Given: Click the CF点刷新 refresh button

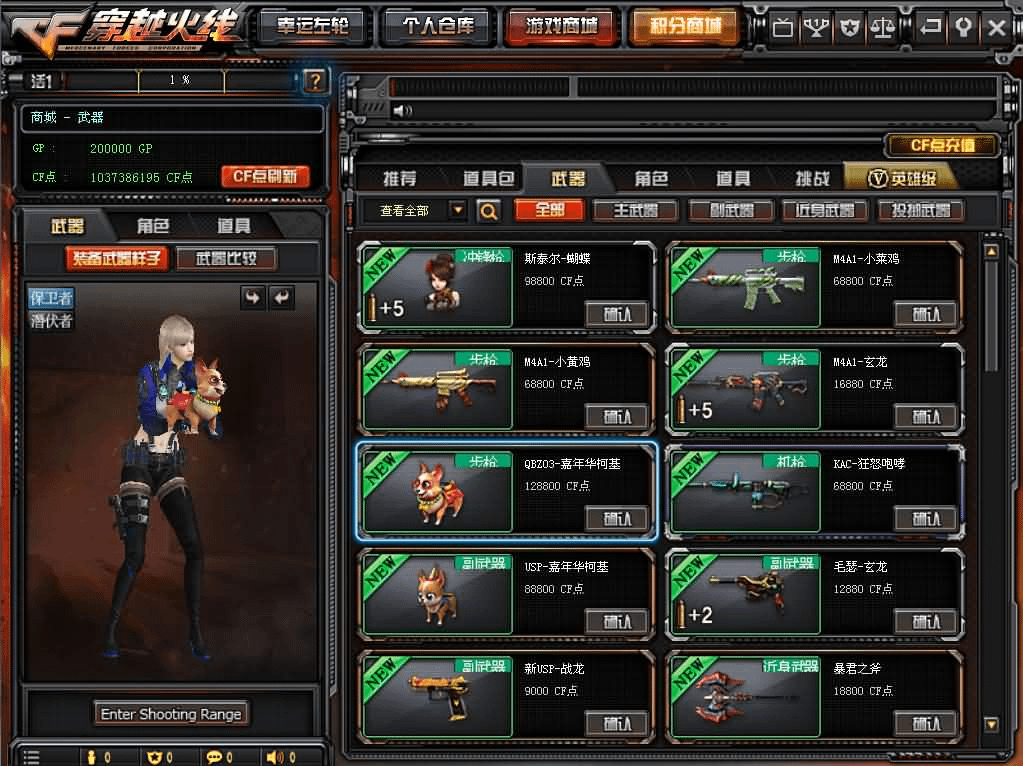Looking at the screenshot, I should tap(265, 177).
